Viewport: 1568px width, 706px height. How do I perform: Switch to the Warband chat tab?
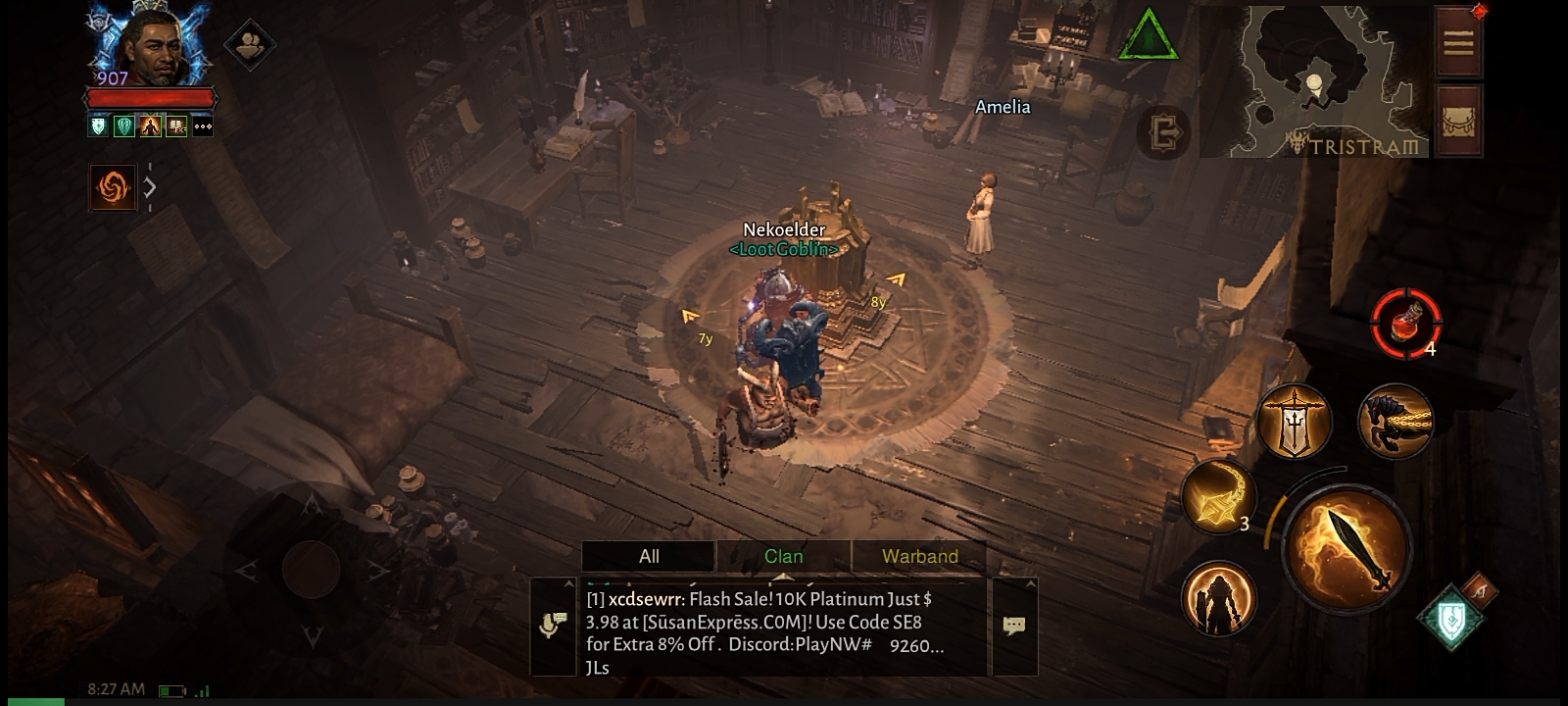click(919, 556)
